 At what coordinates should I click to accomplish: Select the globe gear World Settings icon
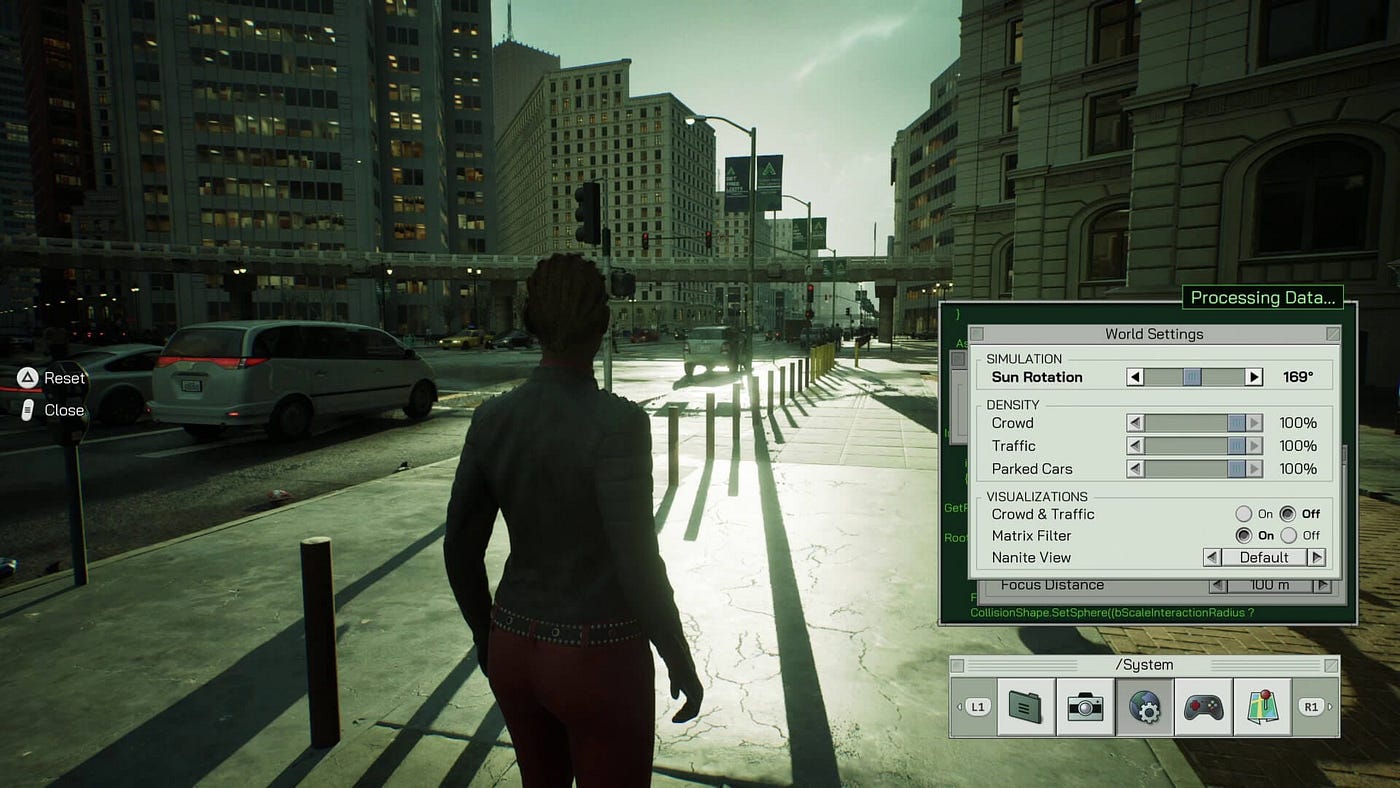(x=1144, y=707)
